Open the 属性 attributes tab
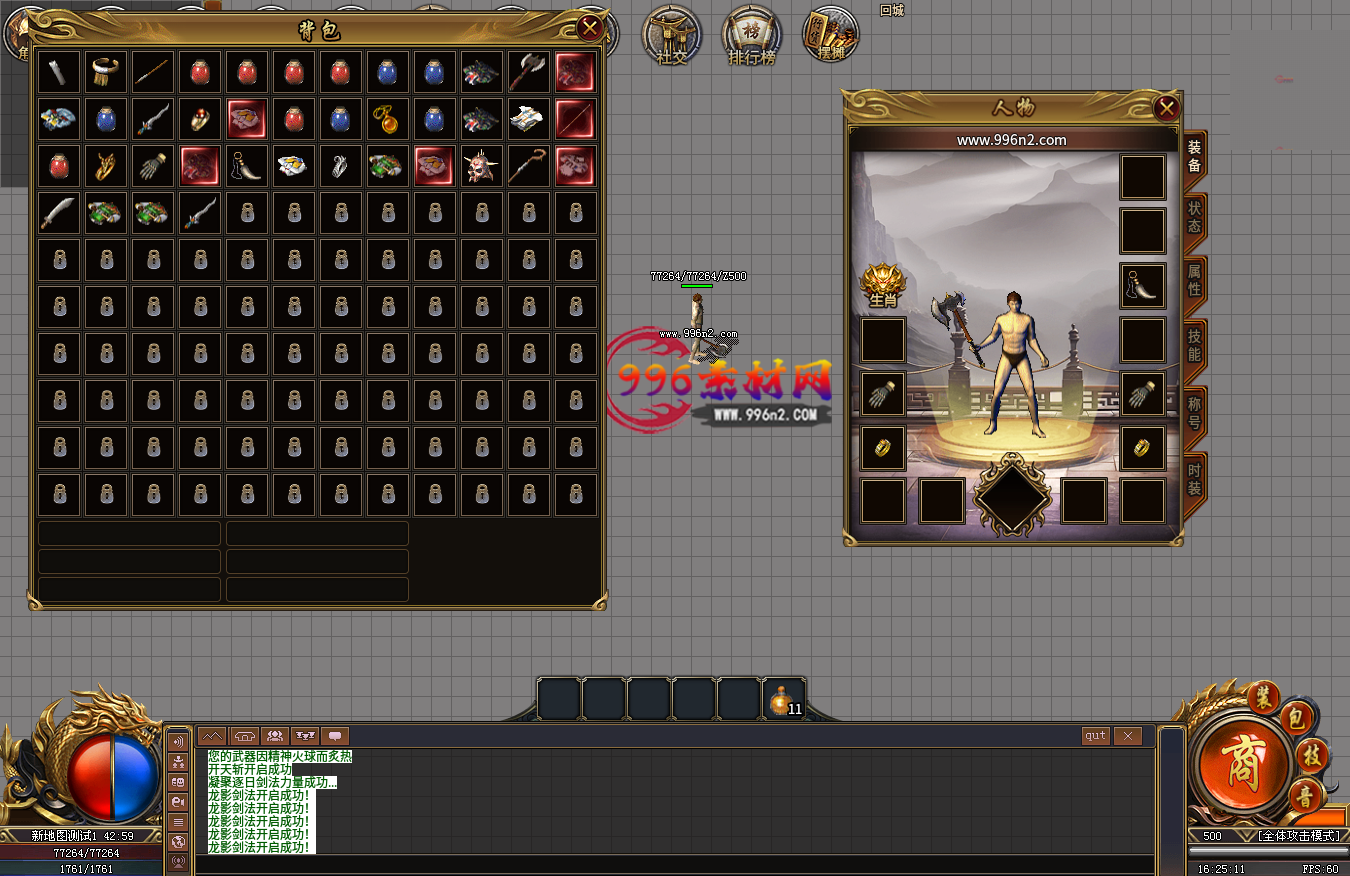Viewport: 1350px width, 876px height. (x=1194, y=281)
